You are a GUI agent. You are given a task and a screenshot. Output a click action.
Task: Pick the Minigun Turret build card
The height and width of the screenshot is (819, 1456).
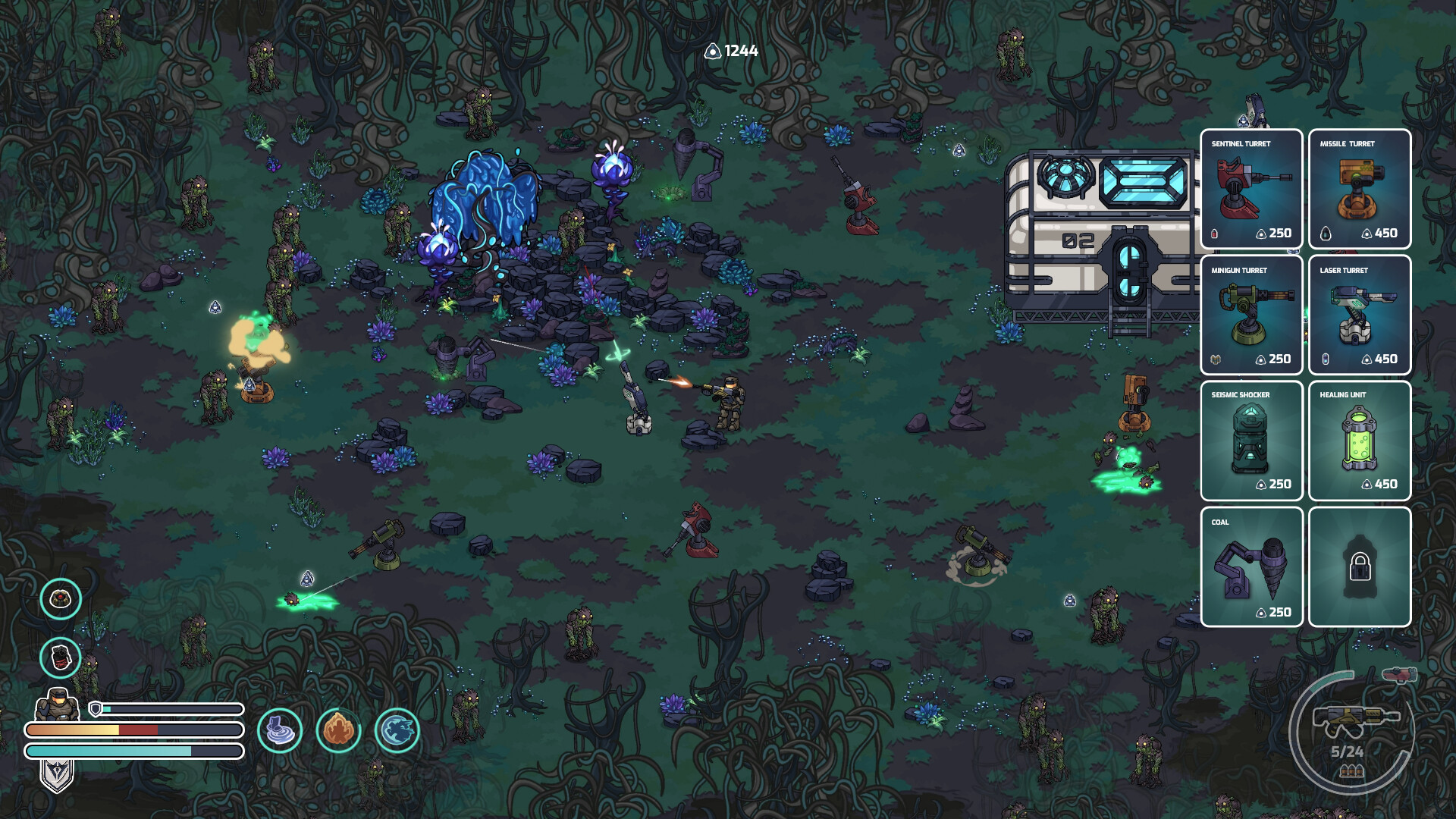point(1251,315)
